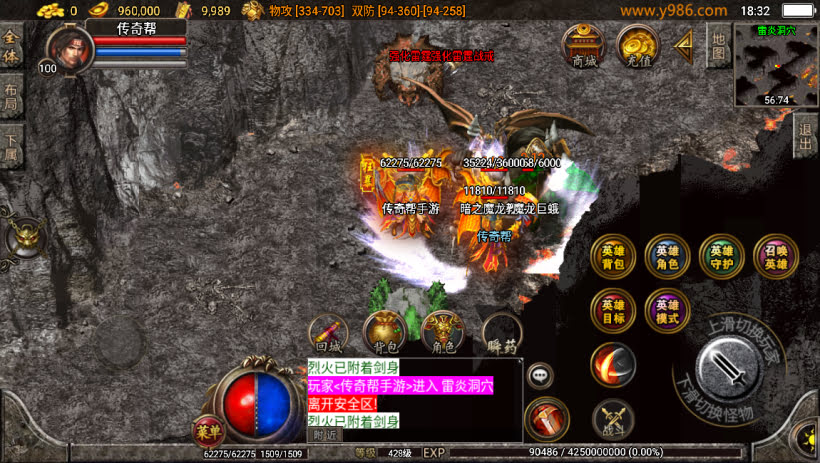Open the 地图 map button
The height and width of the screenshot is (463, 820).
click(717, 45)
